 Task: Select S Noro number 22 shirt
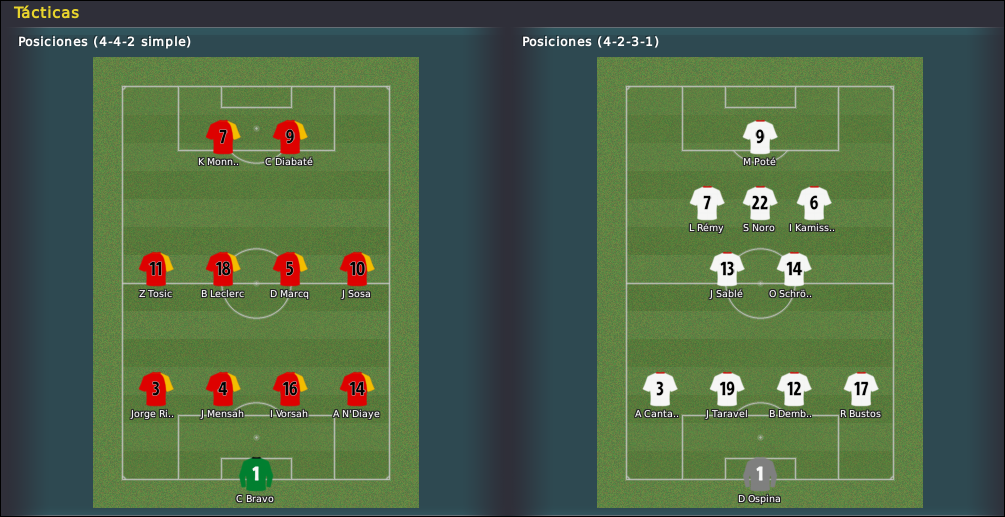pos(760,203)
